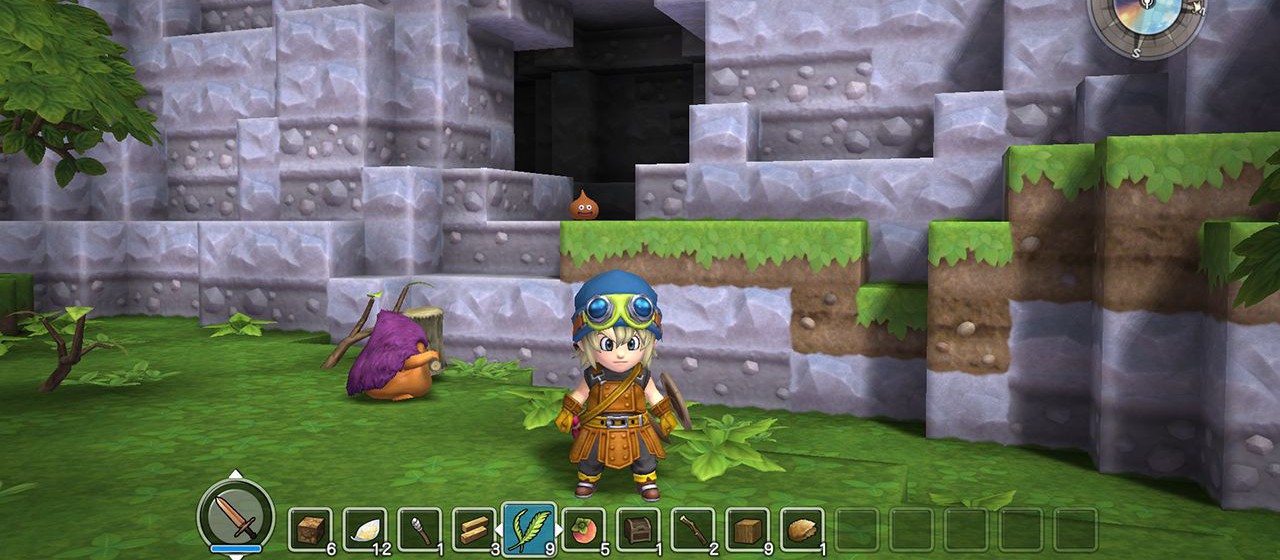1280x560 pixels.
Task: Choose the red fruit item slot
Action: (x=583, y=529)
